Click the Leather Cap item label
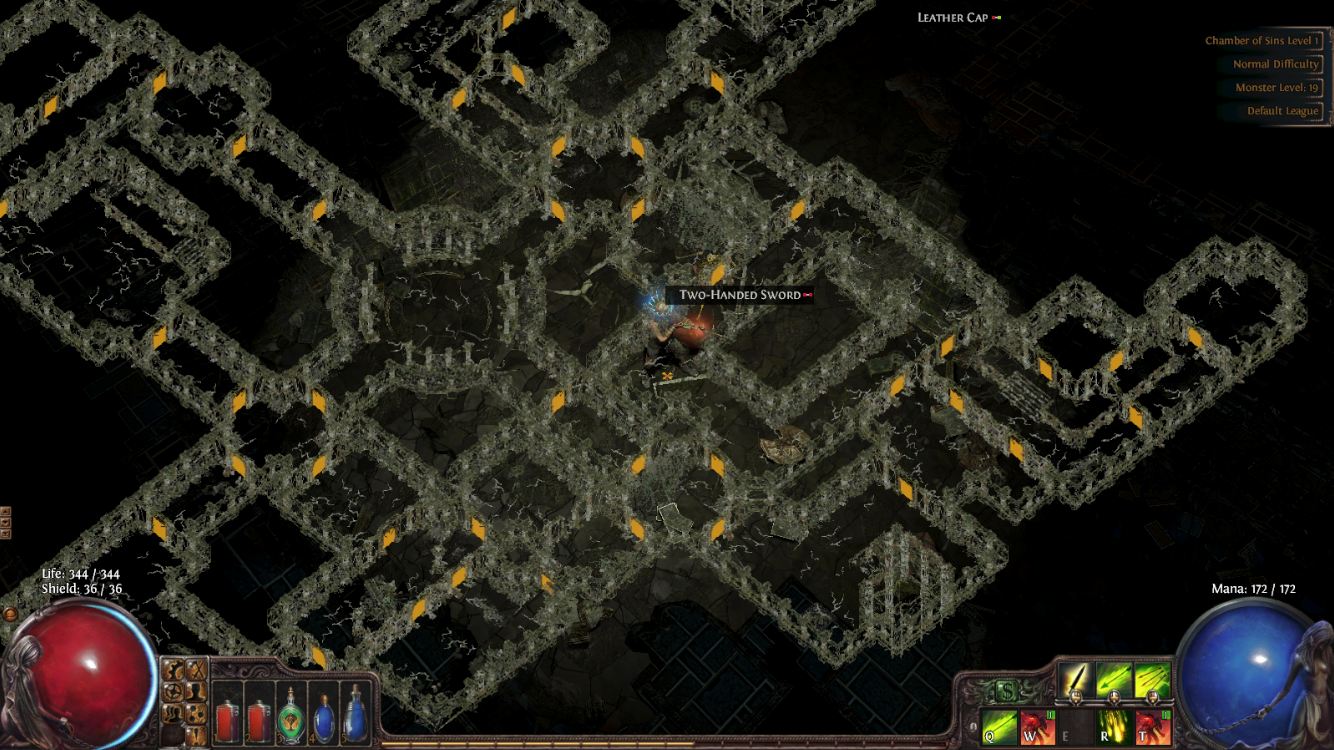 [953, 17]
